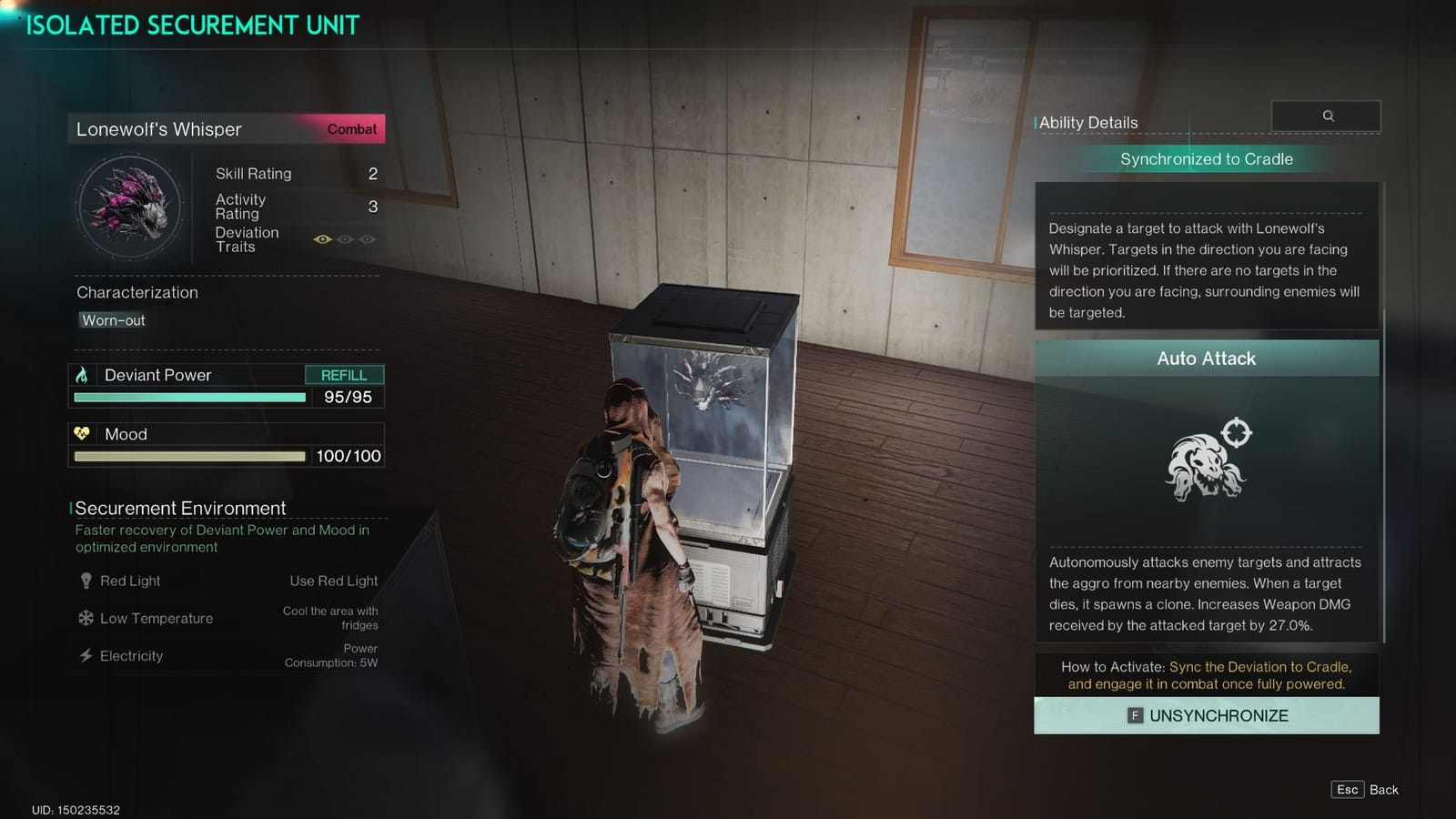The image size is (1456, 819).
Task: Click the Red Light bulb icon
Action: [86, 580]
